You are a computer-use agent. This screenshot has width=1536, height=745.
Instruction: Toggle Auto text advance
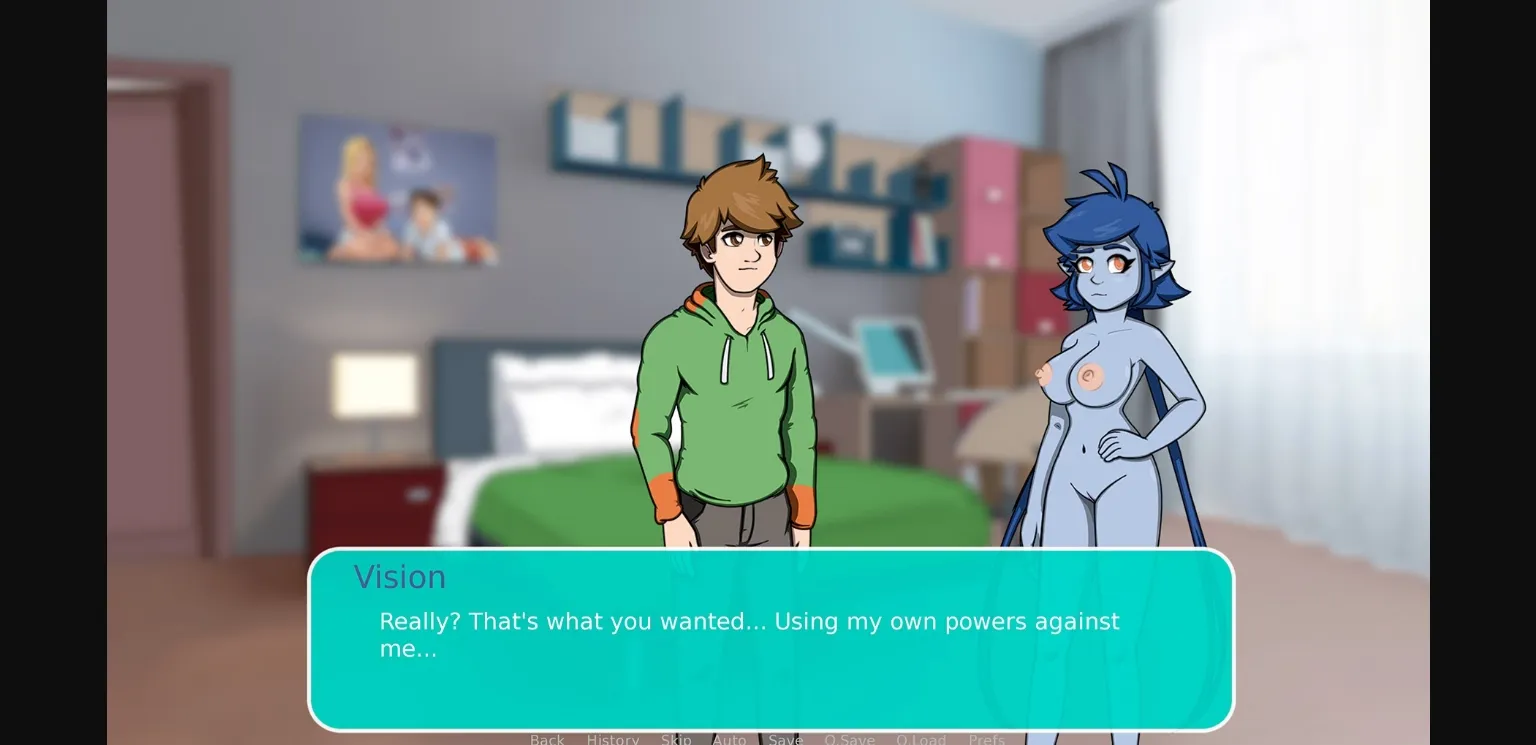(730, 739)
